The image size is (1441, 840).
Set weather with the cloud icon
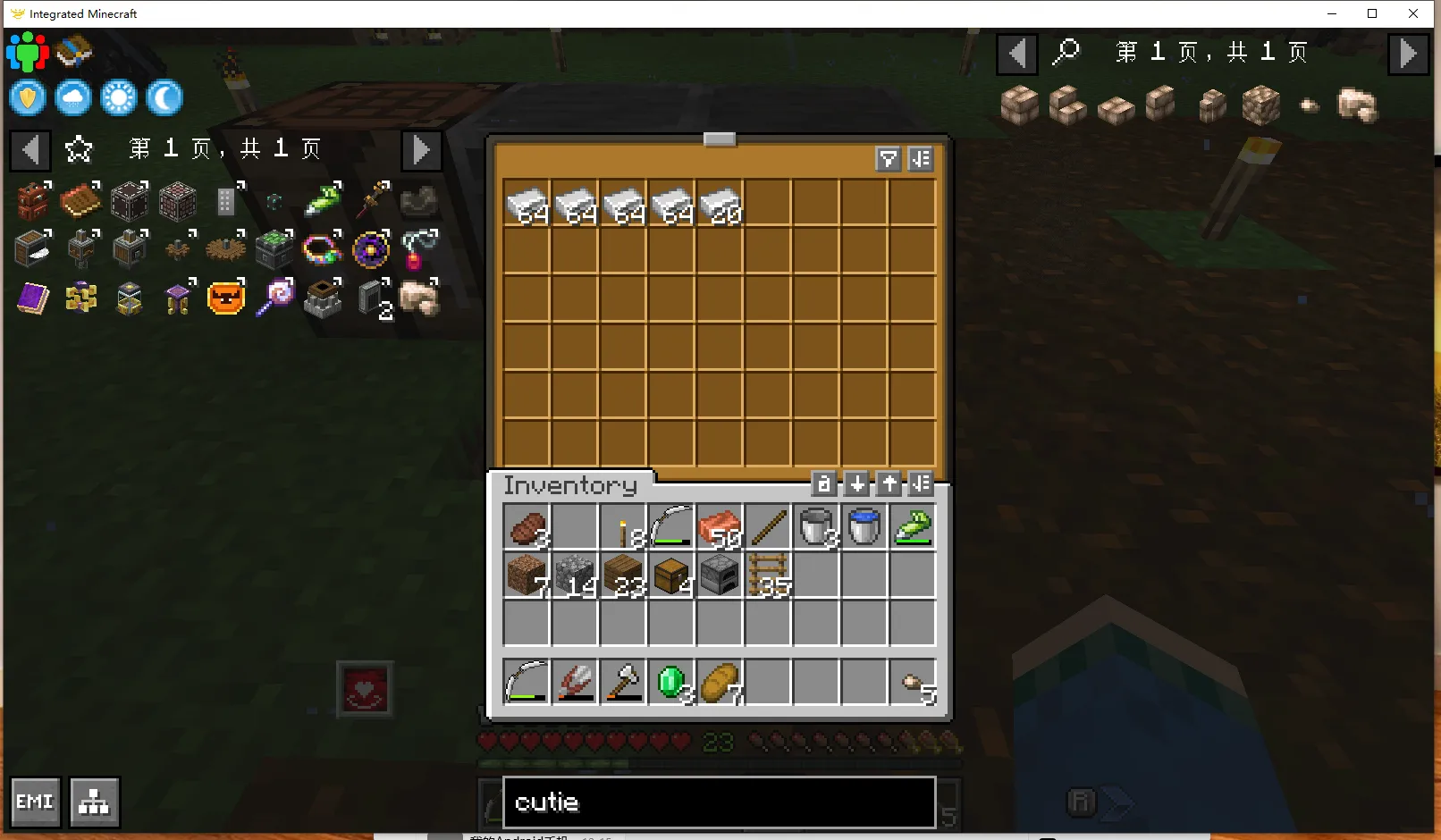click(73, 97)
